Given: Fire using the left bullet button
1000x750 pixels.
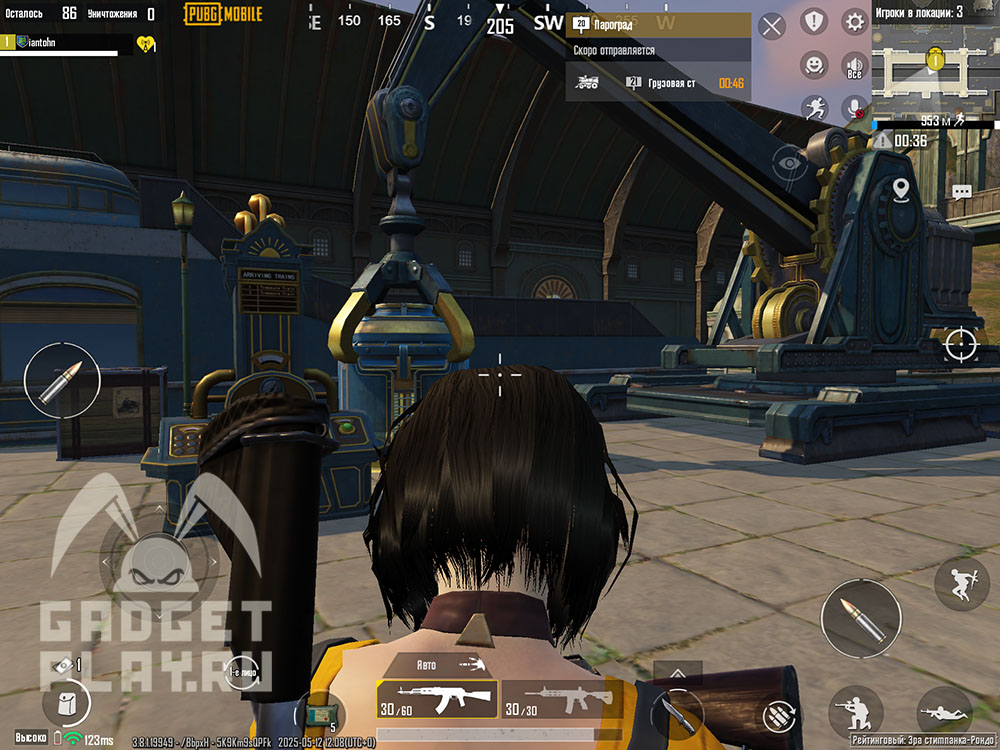Looking at the screenshot, I should 62,381.
